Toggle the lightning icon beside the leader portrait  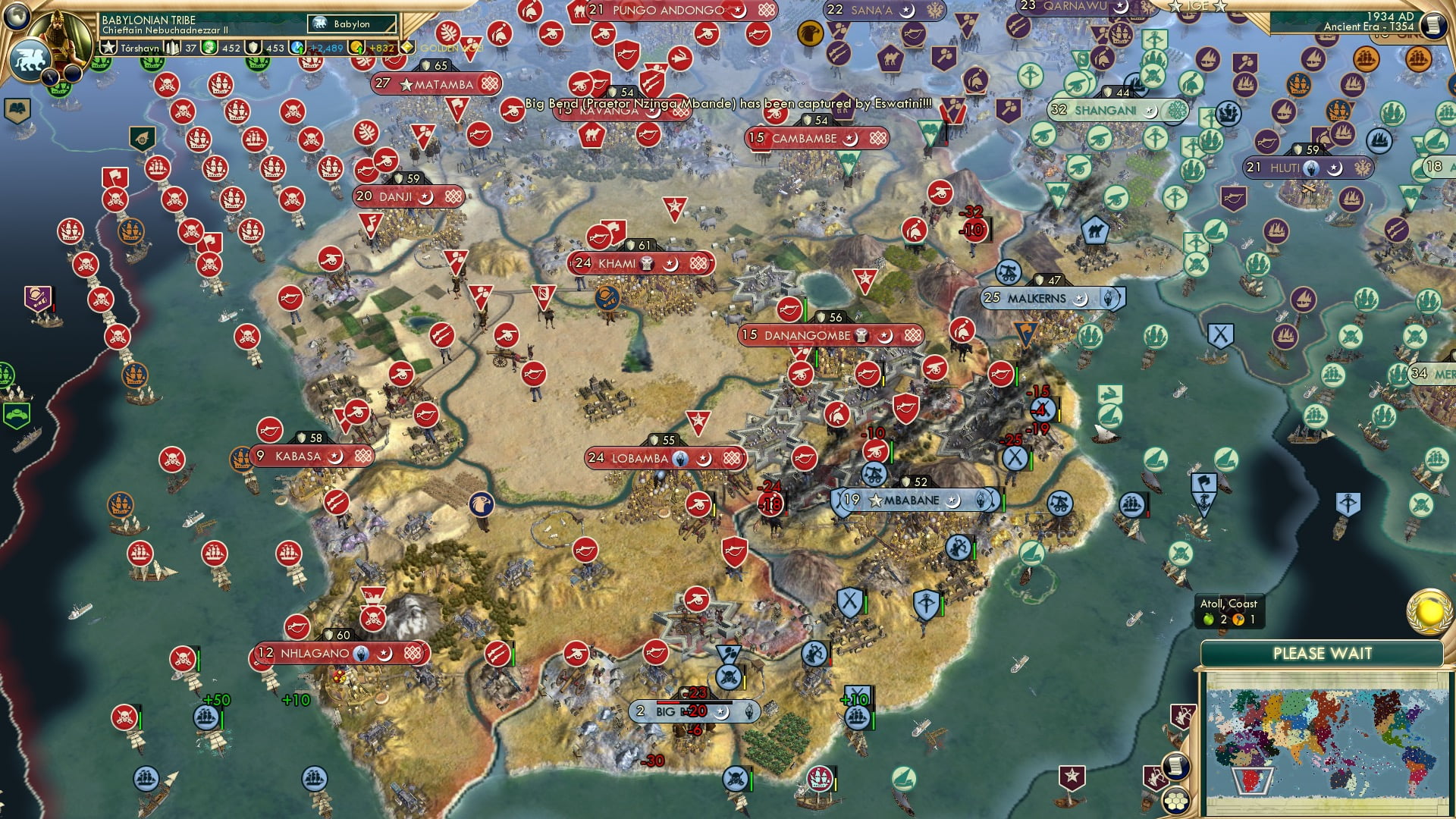point(49,77)
